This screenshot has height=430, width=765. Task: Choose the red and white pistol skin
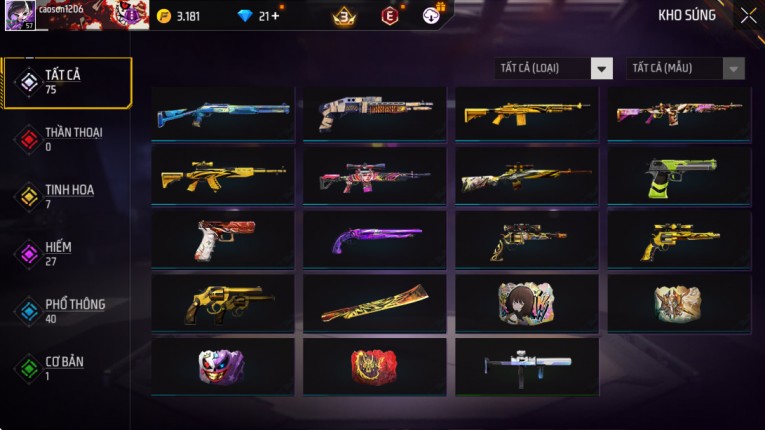point(223,240)
